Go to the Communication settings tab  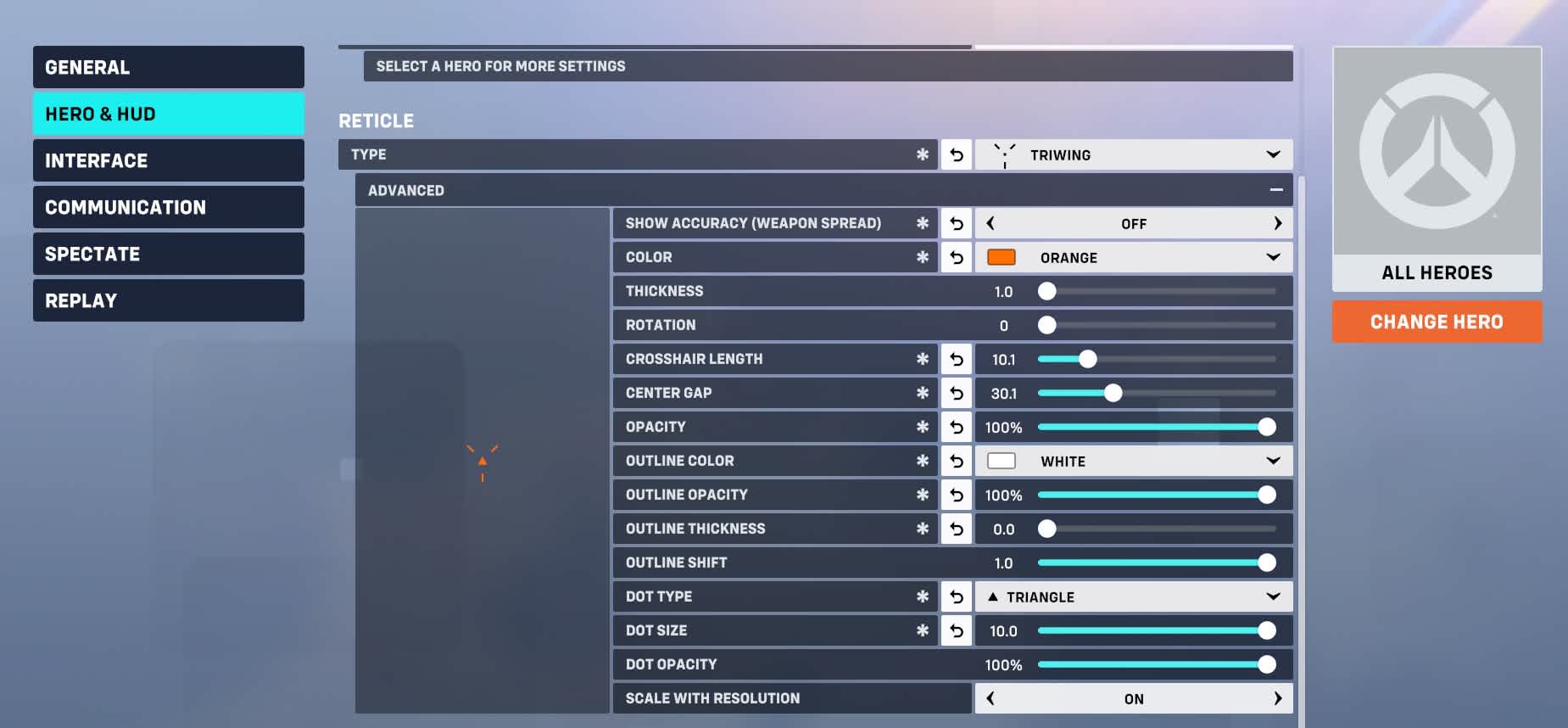tap(168, 207)
